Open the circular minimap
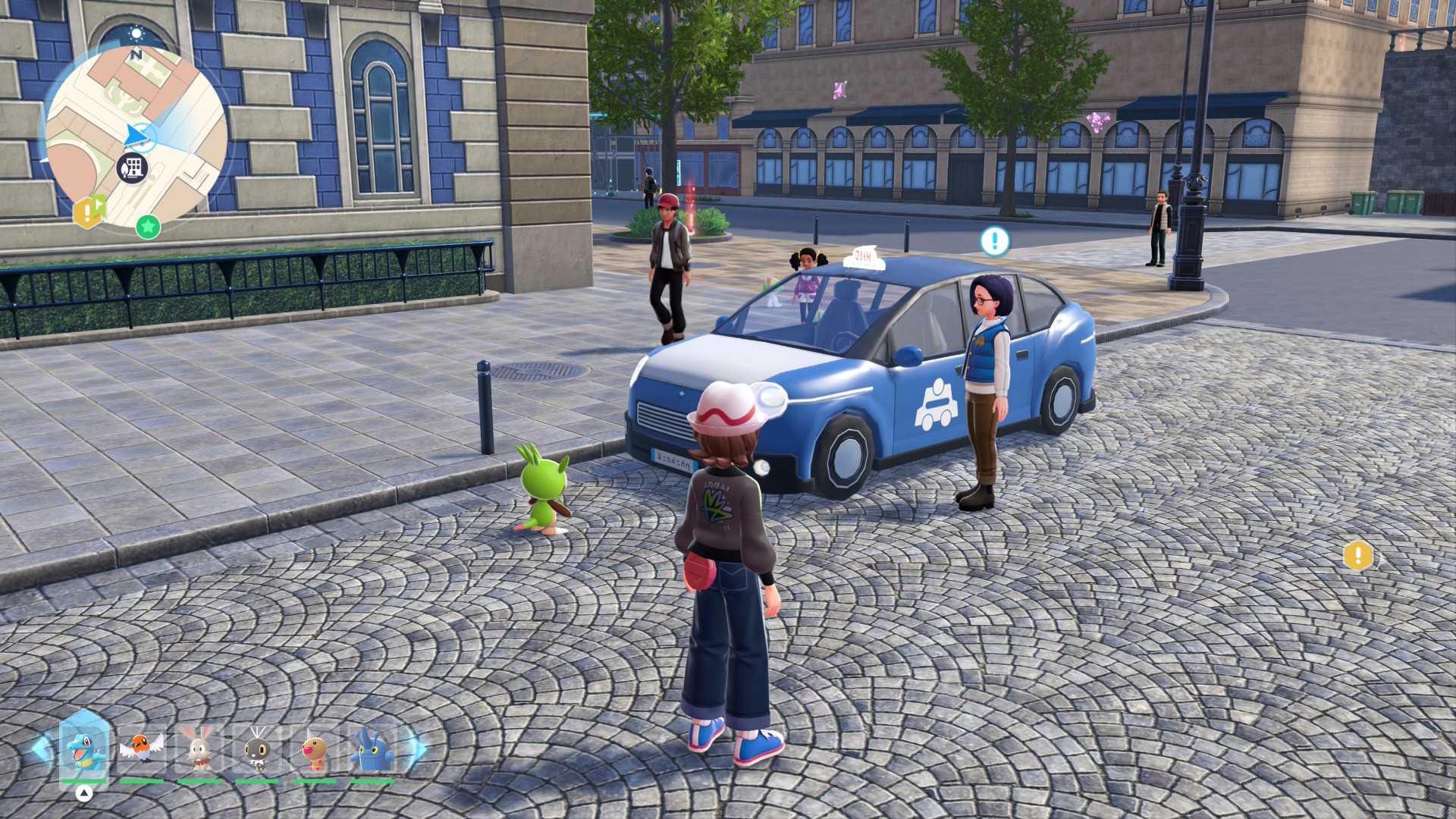This screenshot has width=1456, height=819. [x=136, y=136]
